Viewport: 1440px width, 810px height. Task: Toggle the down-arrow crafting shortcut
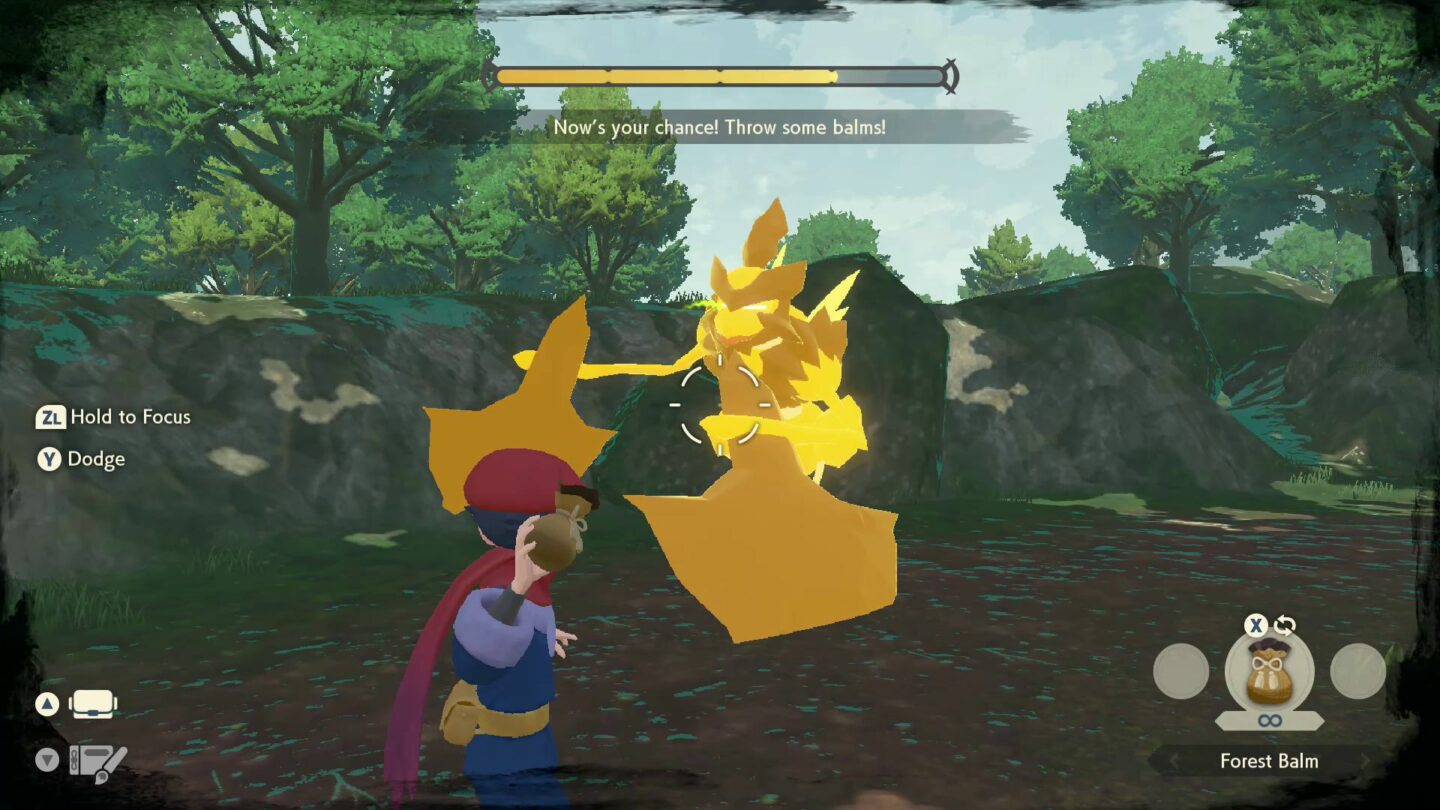(x=47, y=759)
